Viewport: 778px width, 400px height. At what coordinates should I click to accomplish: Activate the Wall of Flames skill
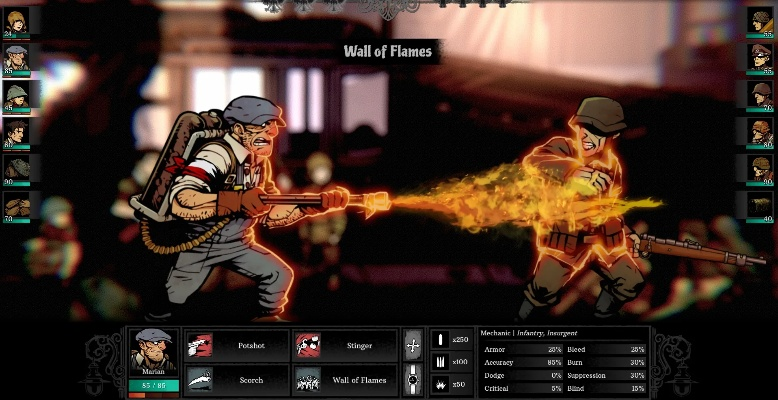tap(346, 380)
